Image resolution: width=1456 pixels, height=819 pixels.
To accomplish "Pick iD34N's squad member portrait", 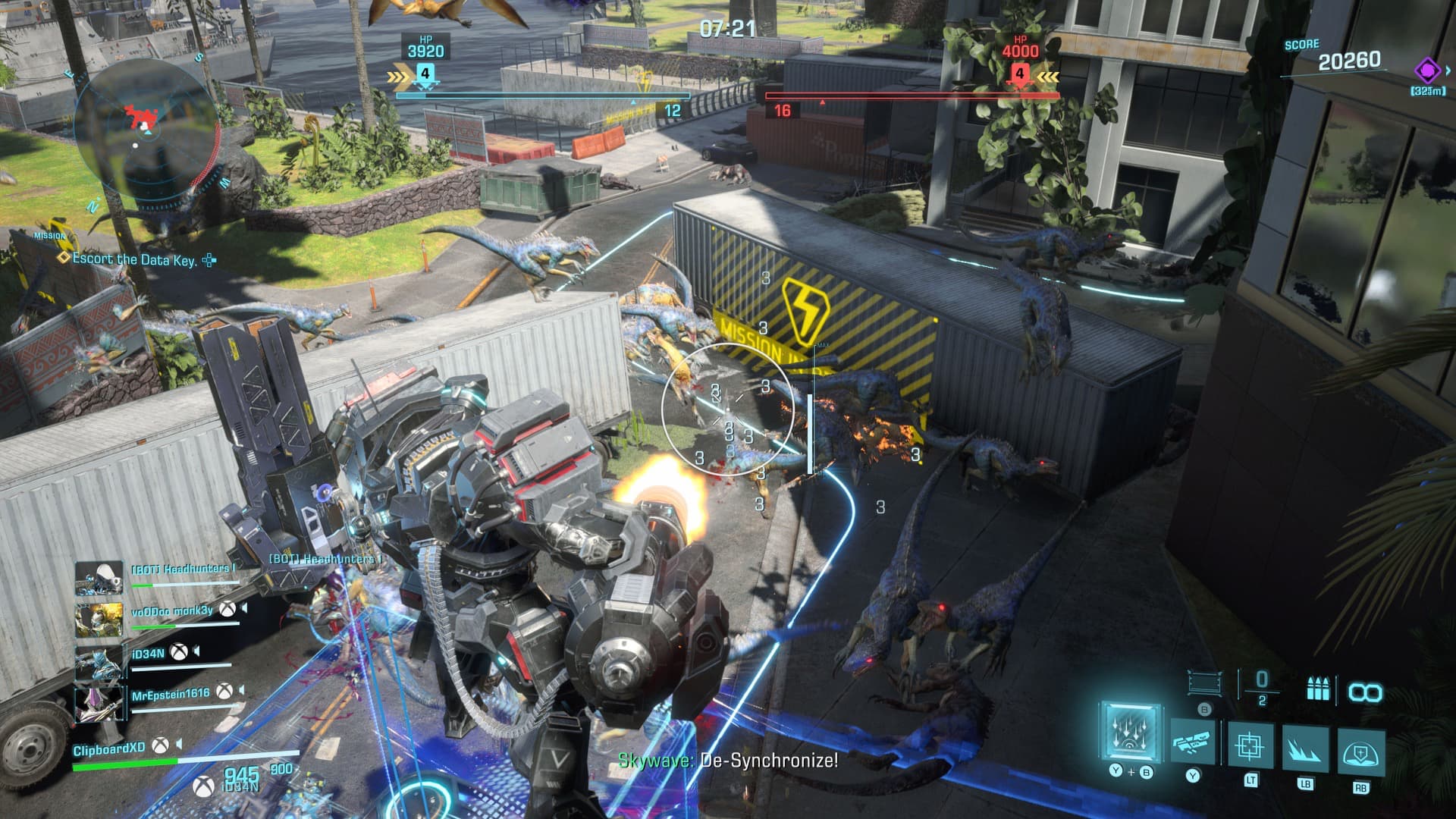I will click(99, 662).
